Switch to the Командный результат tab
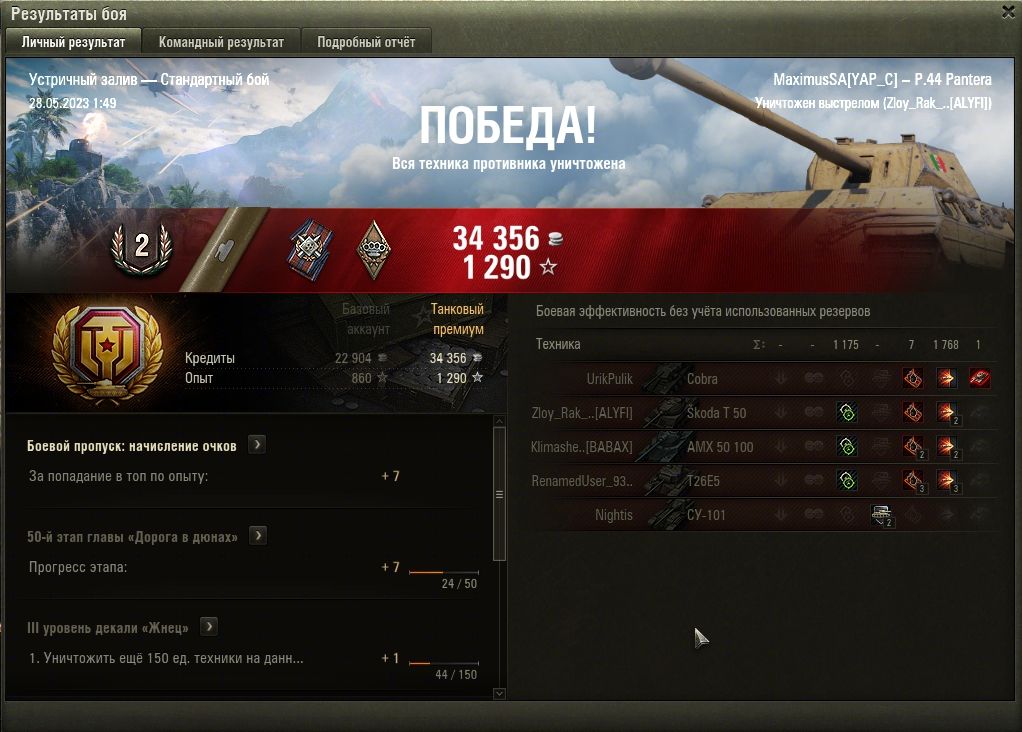 coord(221,42)
